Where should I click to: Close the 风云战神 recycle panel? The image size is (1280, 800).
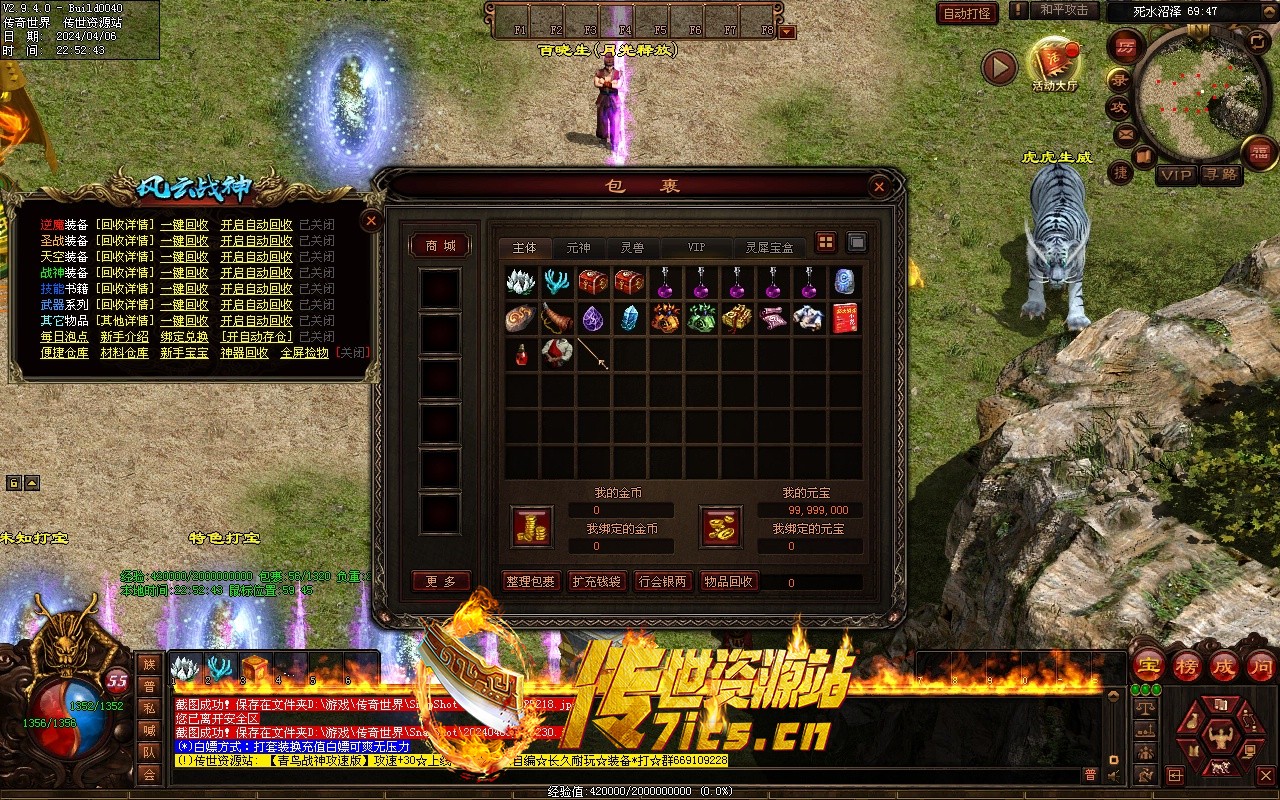point(371,220)
